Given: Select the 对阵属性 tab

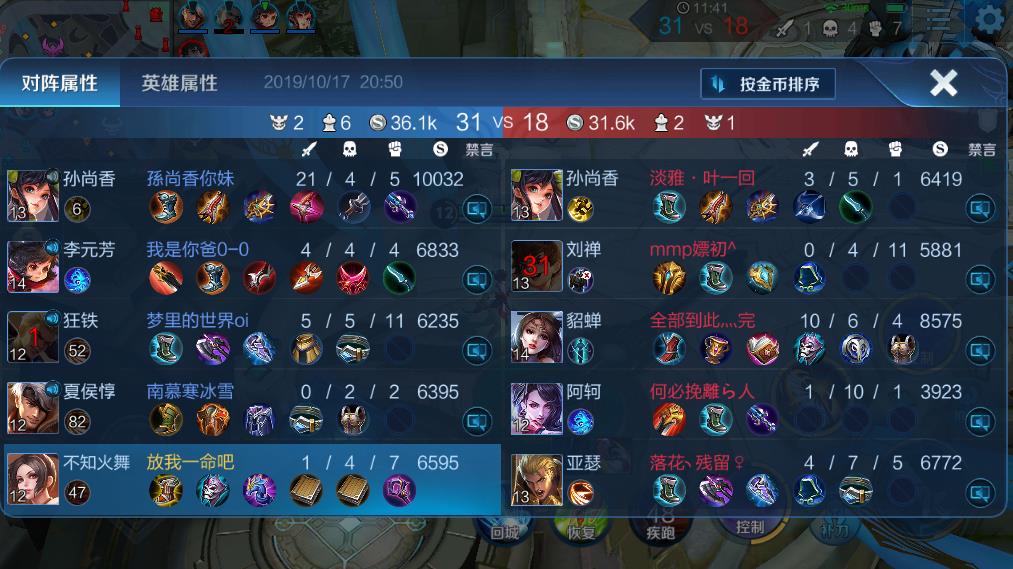Looking at the screenshot, I should tap(60, 84).
